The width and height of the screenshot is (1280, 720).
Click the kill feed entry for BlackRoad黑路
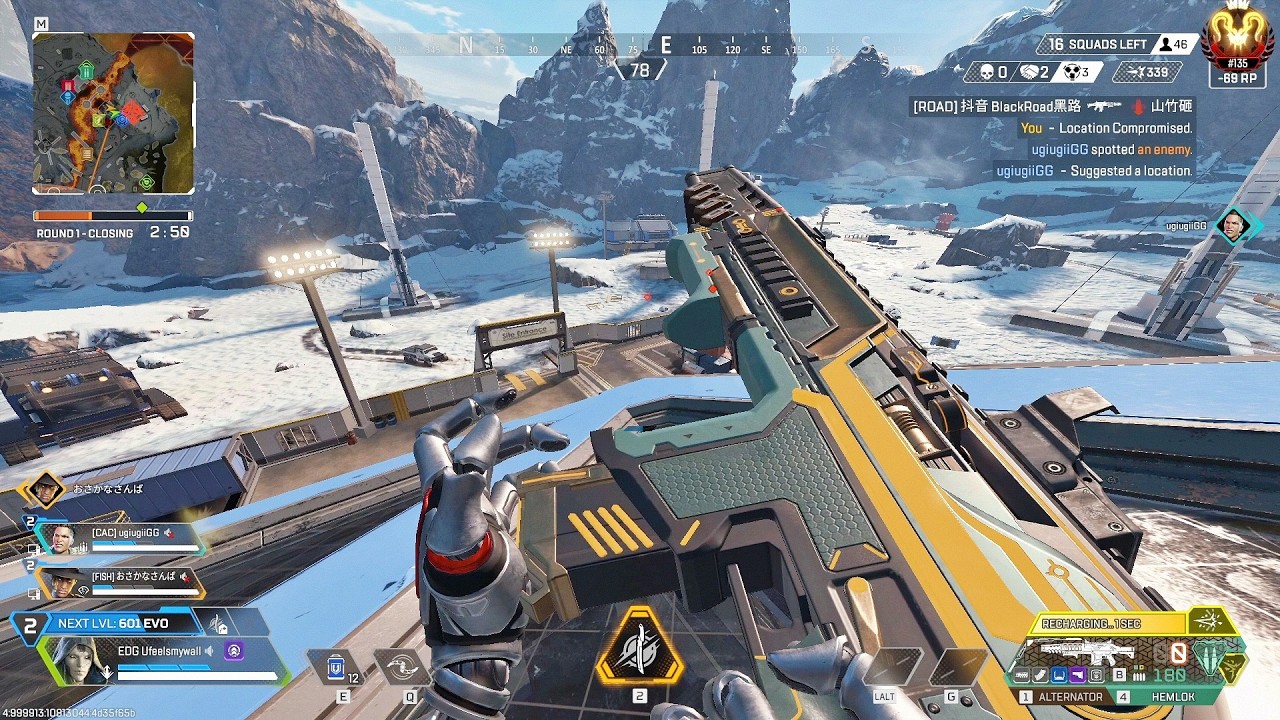(1050, 106)
